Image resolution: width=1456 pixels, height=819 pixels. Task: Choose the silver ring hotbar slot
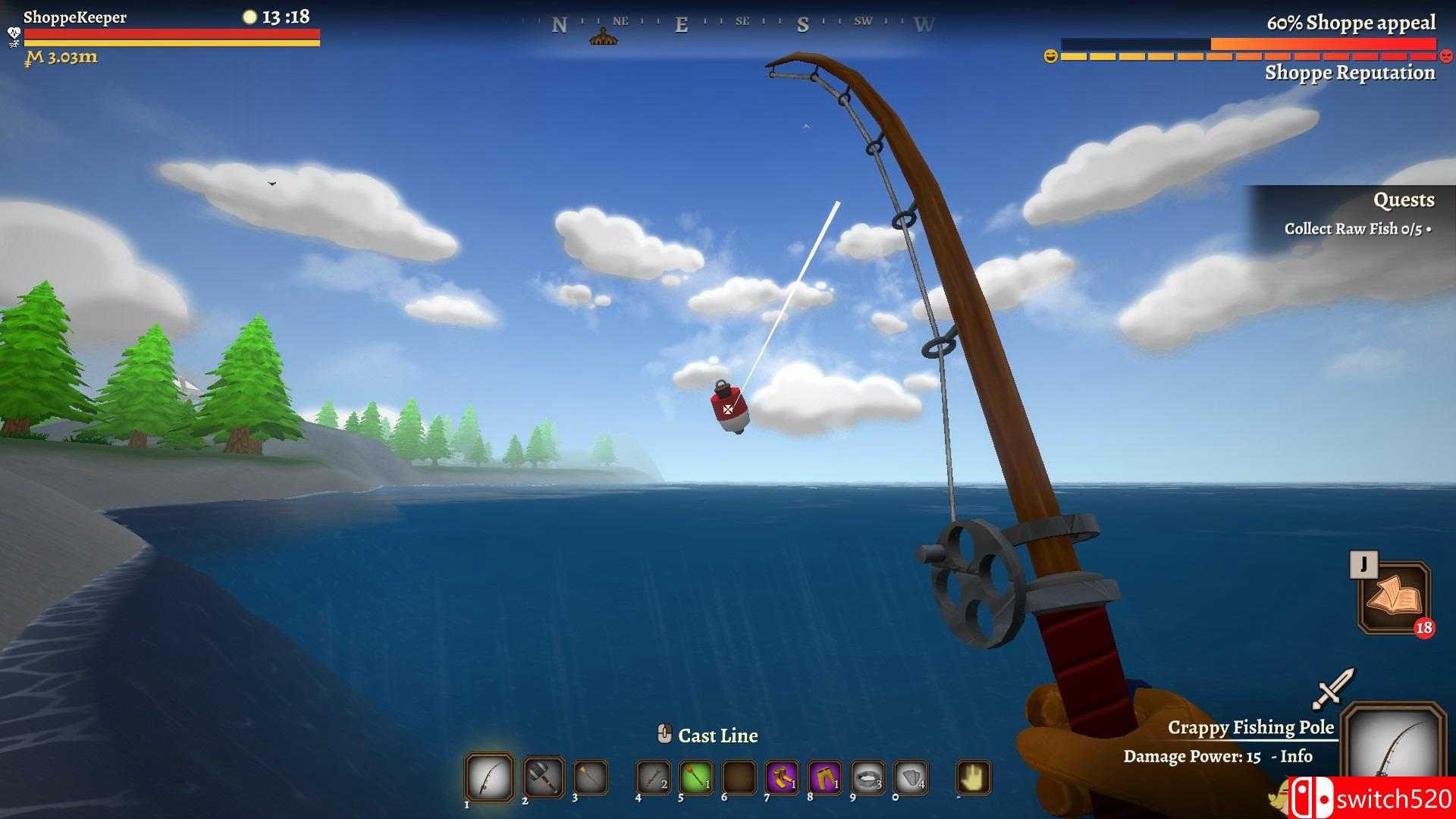coord(868,777)
